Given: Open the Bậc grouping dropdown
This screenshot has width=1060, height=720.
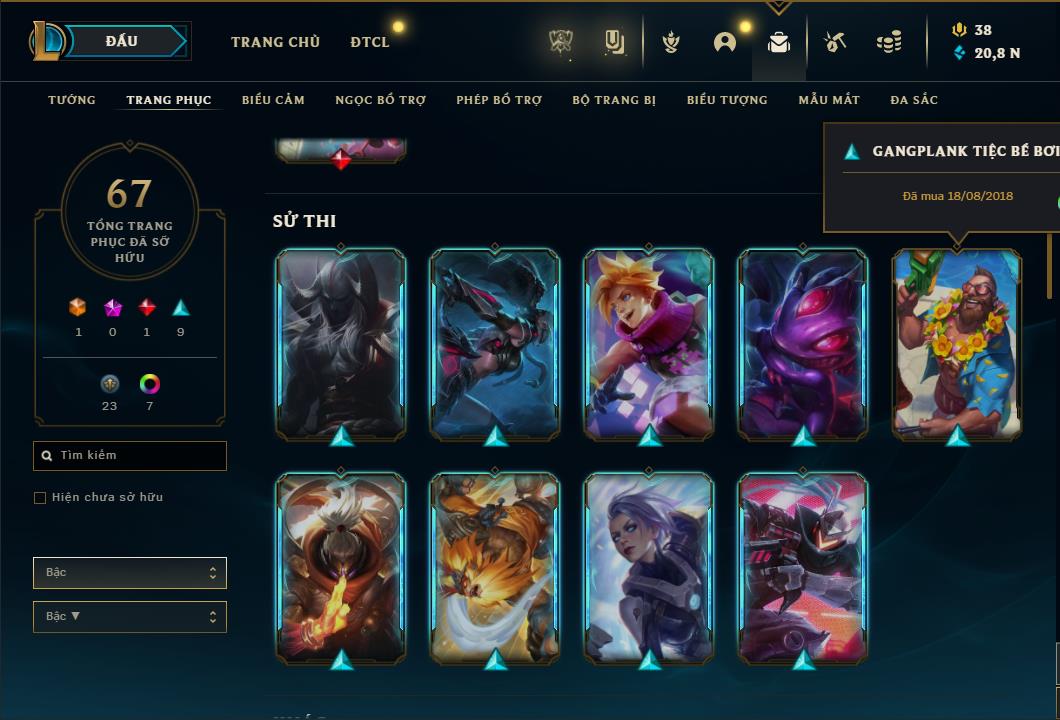Looking at the screenshot, I should [x=130, y=573].
